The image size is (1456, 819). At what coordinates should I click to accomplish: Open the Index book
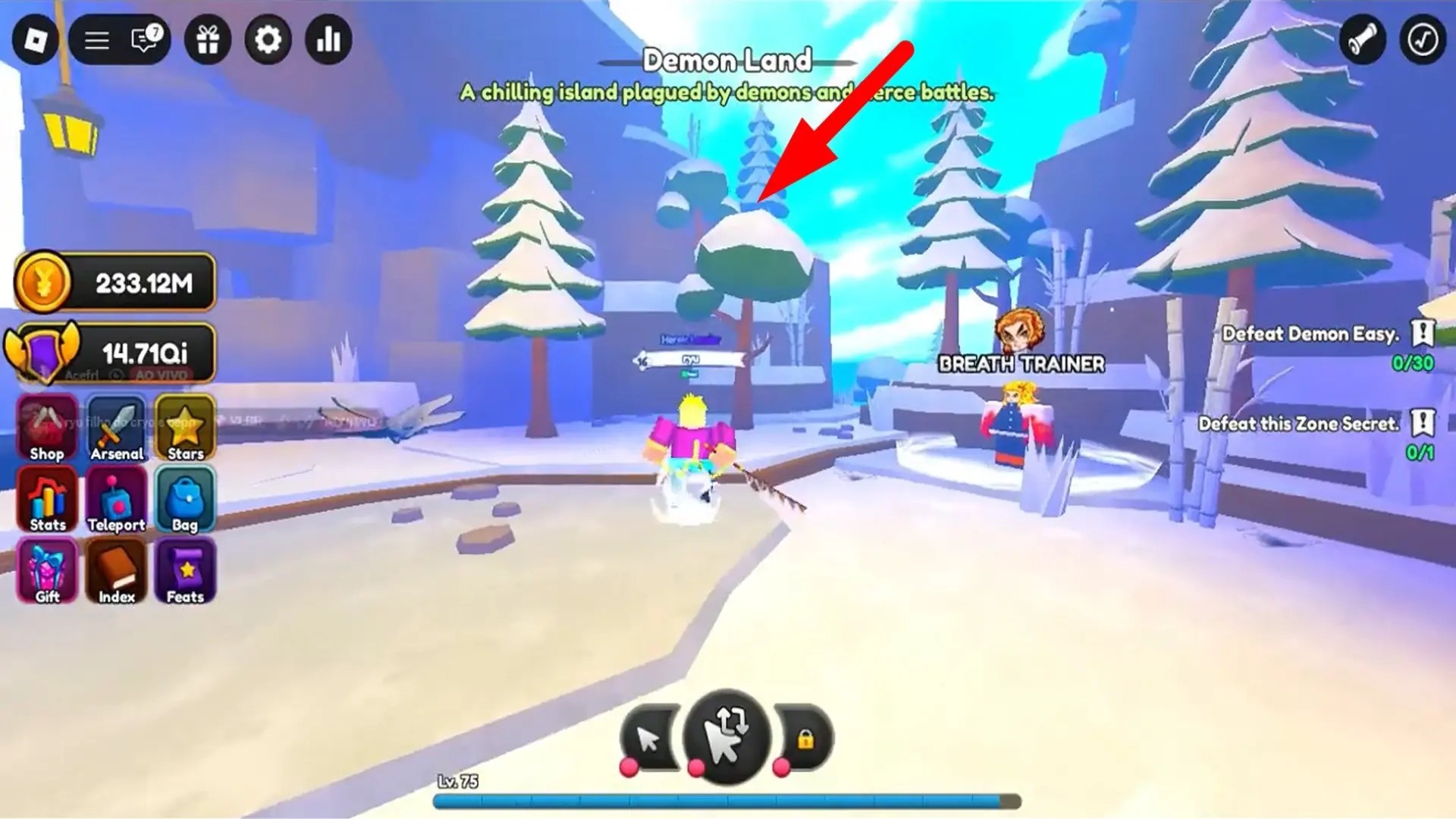coord(117,569)
